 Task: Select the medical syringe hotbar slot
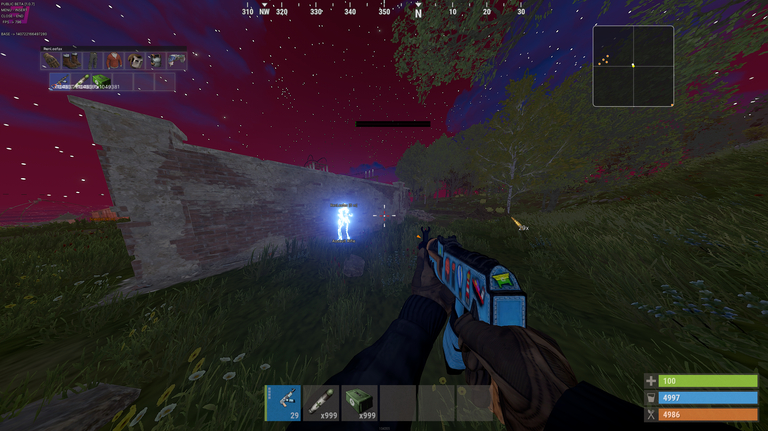(321, 403)
